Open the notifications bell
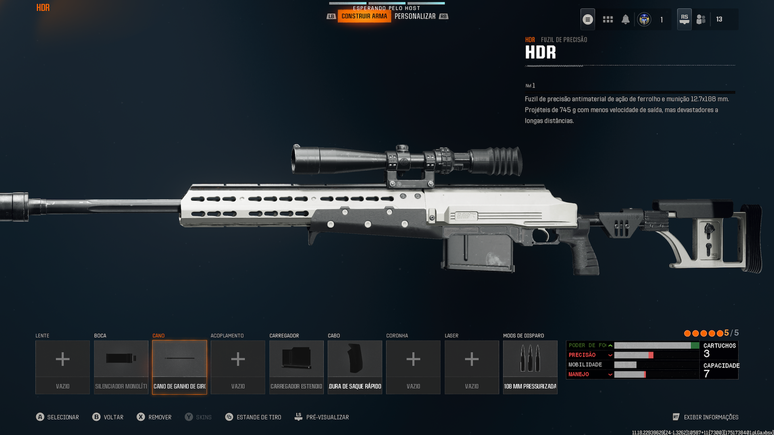The height and width of the screenshot is (435, 774). [x=626, y=19]
